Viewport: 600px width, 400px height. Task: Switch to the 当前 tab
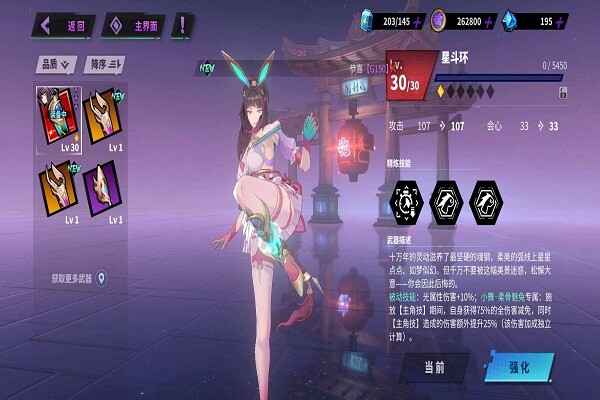434,367
